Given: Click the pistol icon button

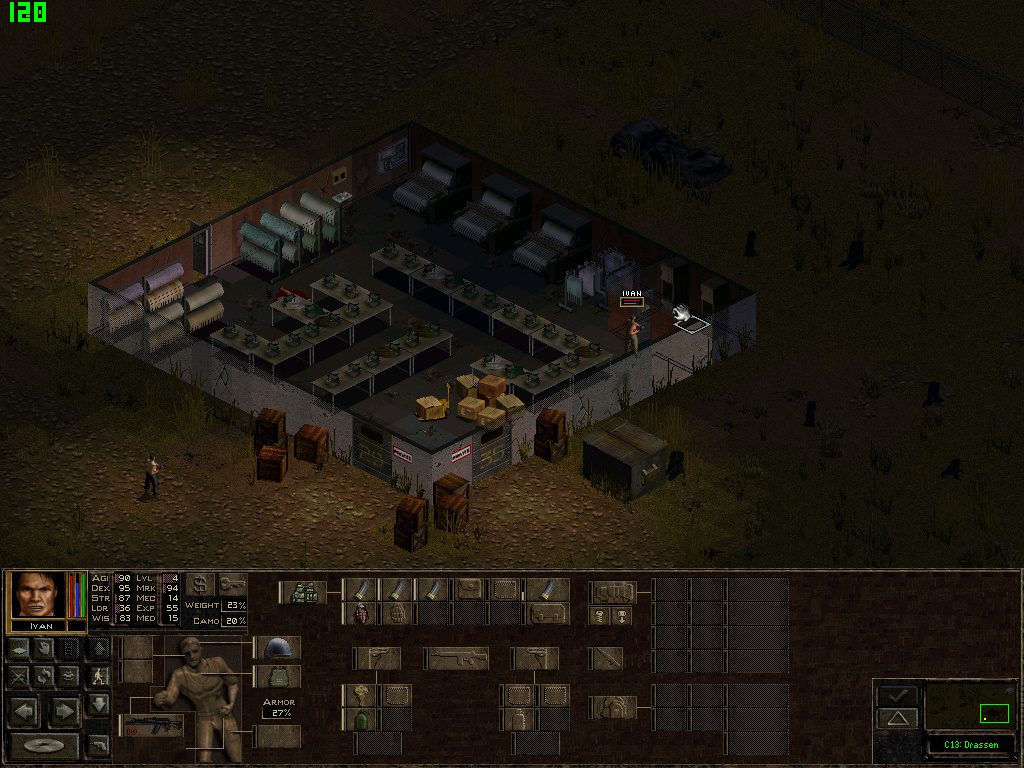Looking at the screenshot, I should point(98,745).
